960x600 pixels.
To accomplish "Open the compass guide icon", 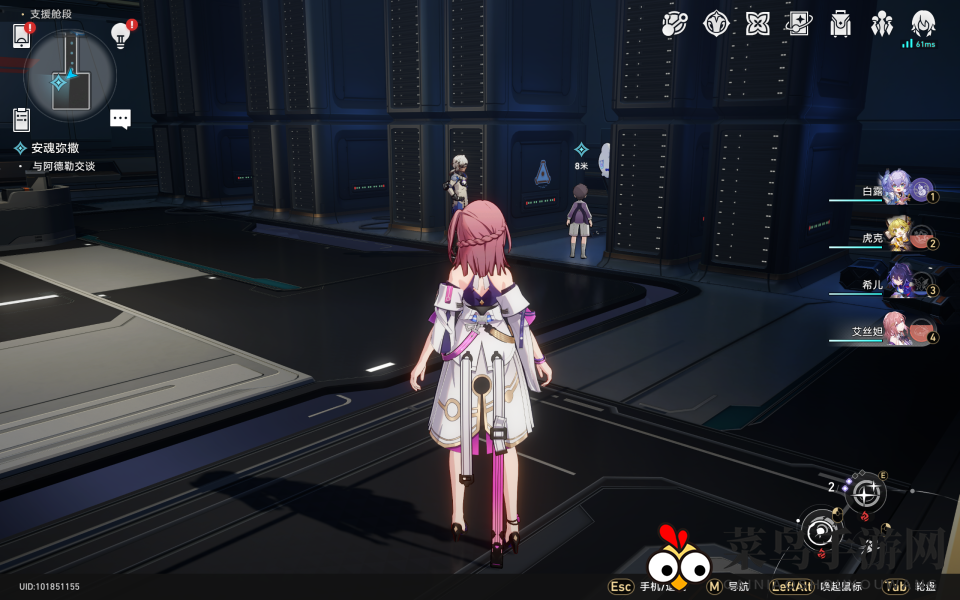I will pos(716,24).
